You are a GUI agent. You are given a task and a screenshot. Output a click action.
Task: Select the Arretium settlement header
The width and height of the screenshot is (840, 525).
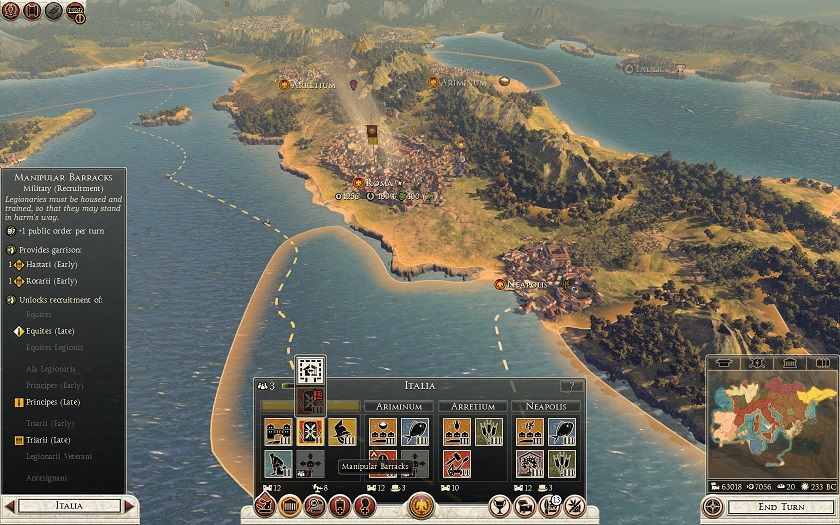(473, 407)
